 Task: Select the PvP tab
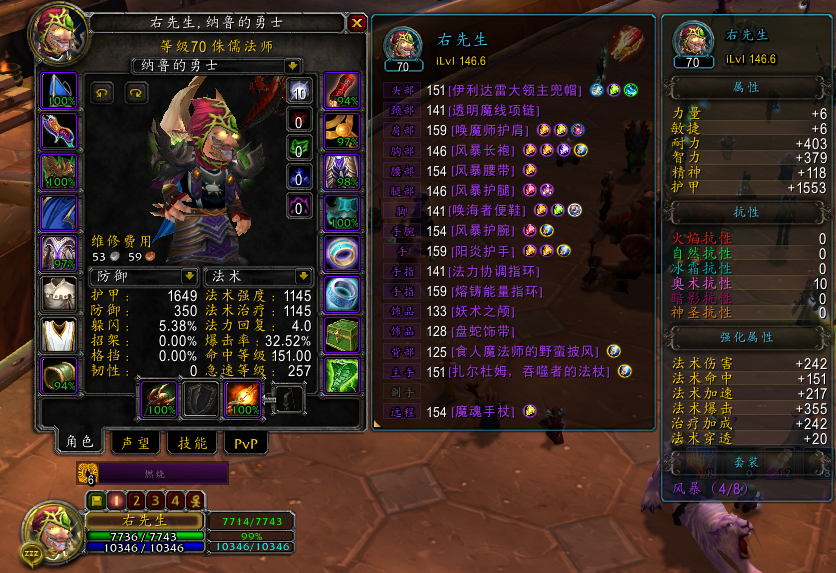pyautogui.click(x=246, y=443)
